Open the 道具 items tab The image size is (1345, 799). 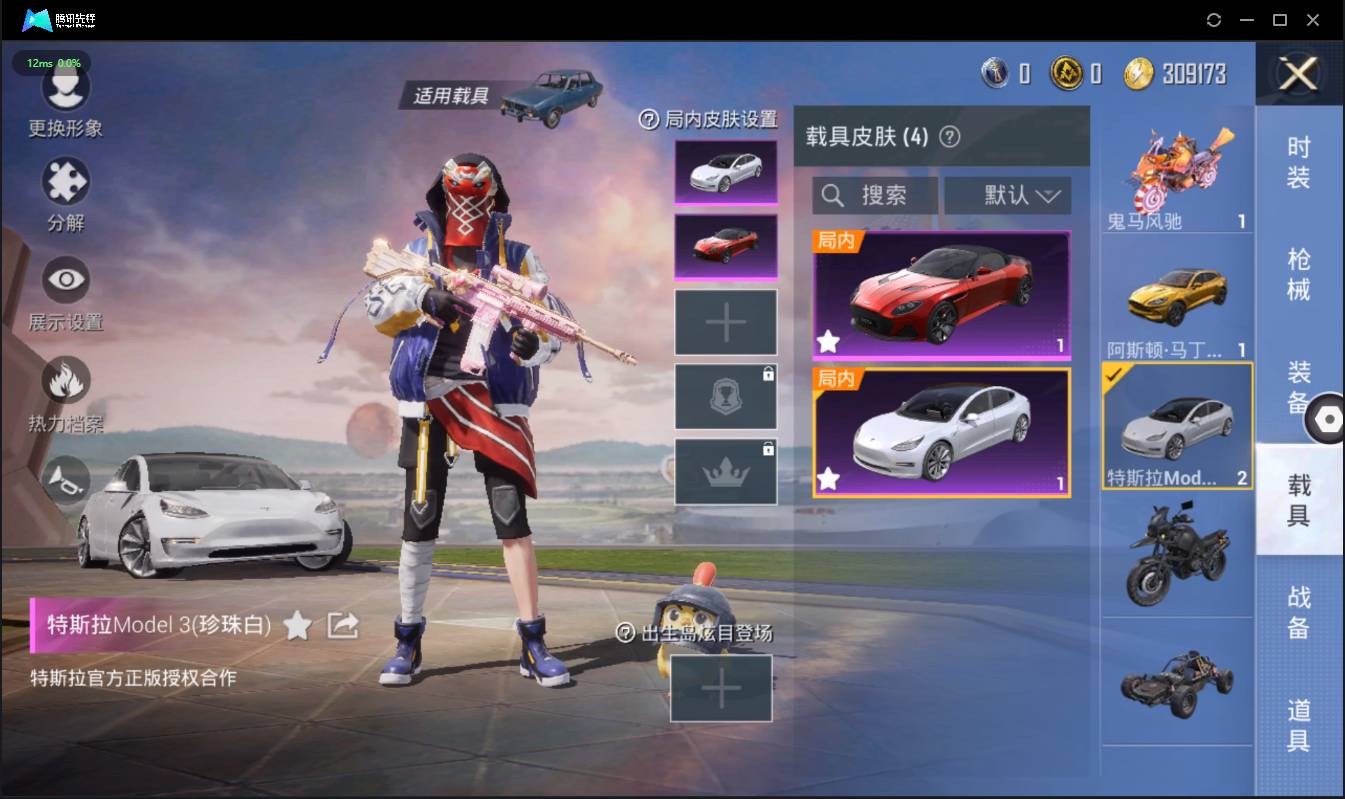tap(1298, 725)
